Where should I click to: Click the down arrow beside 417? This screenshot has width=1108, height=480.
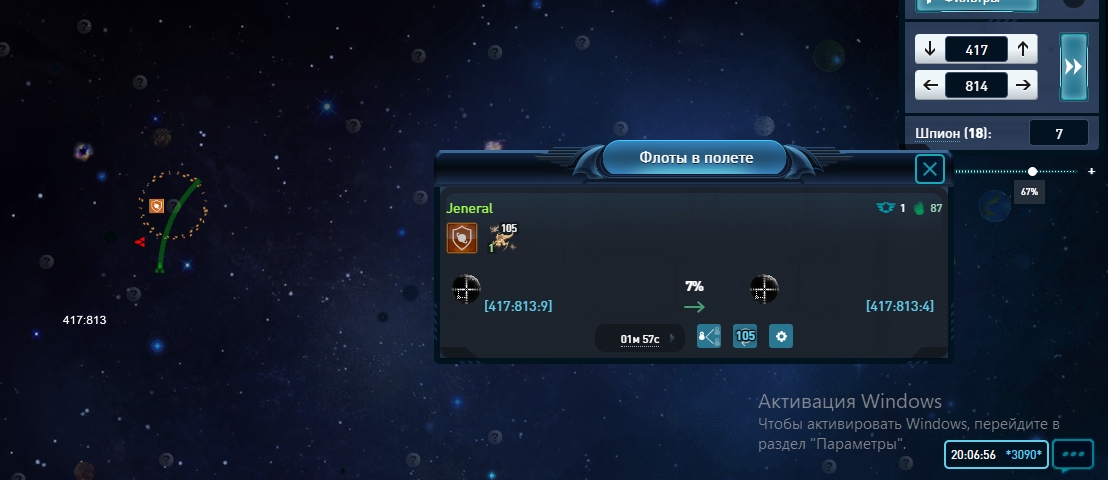(x=931, y=48)
